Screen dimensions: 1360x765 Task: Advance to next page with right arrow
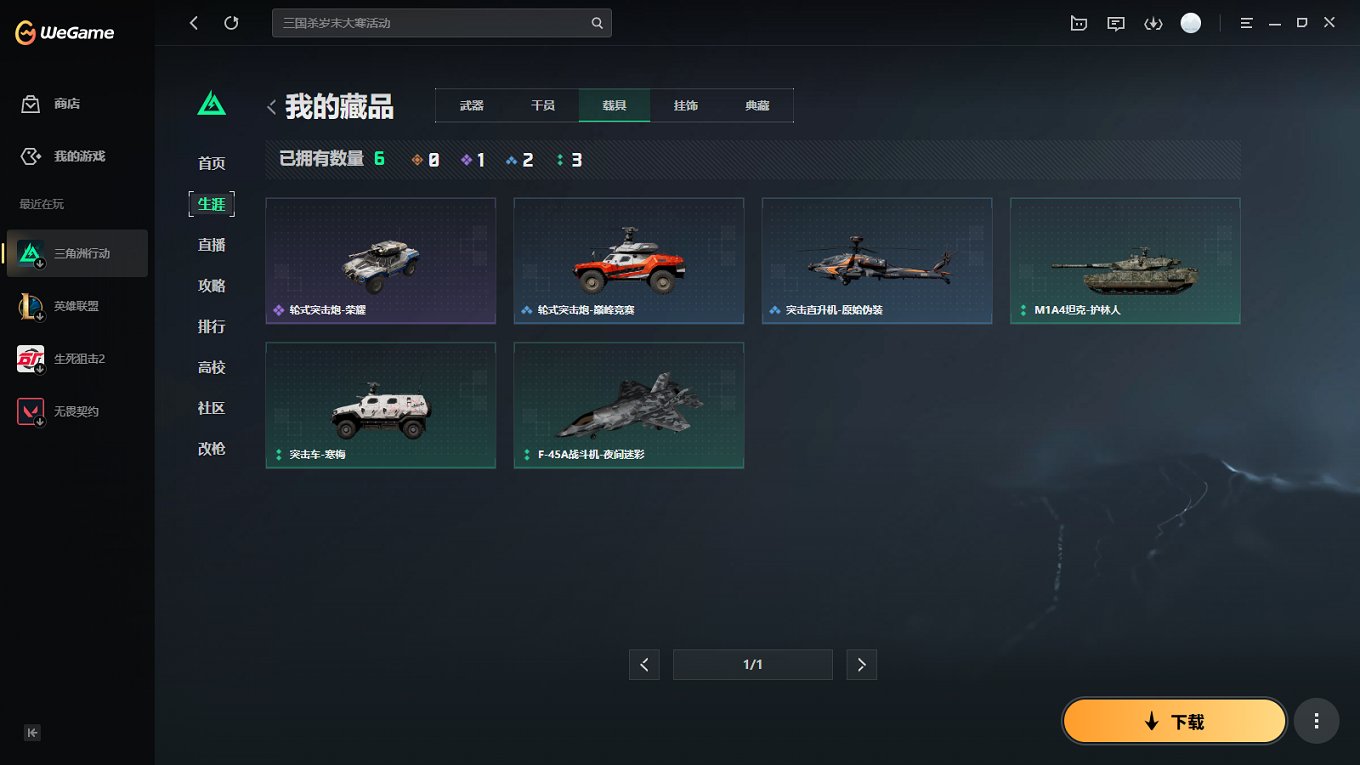pos(861,664)
